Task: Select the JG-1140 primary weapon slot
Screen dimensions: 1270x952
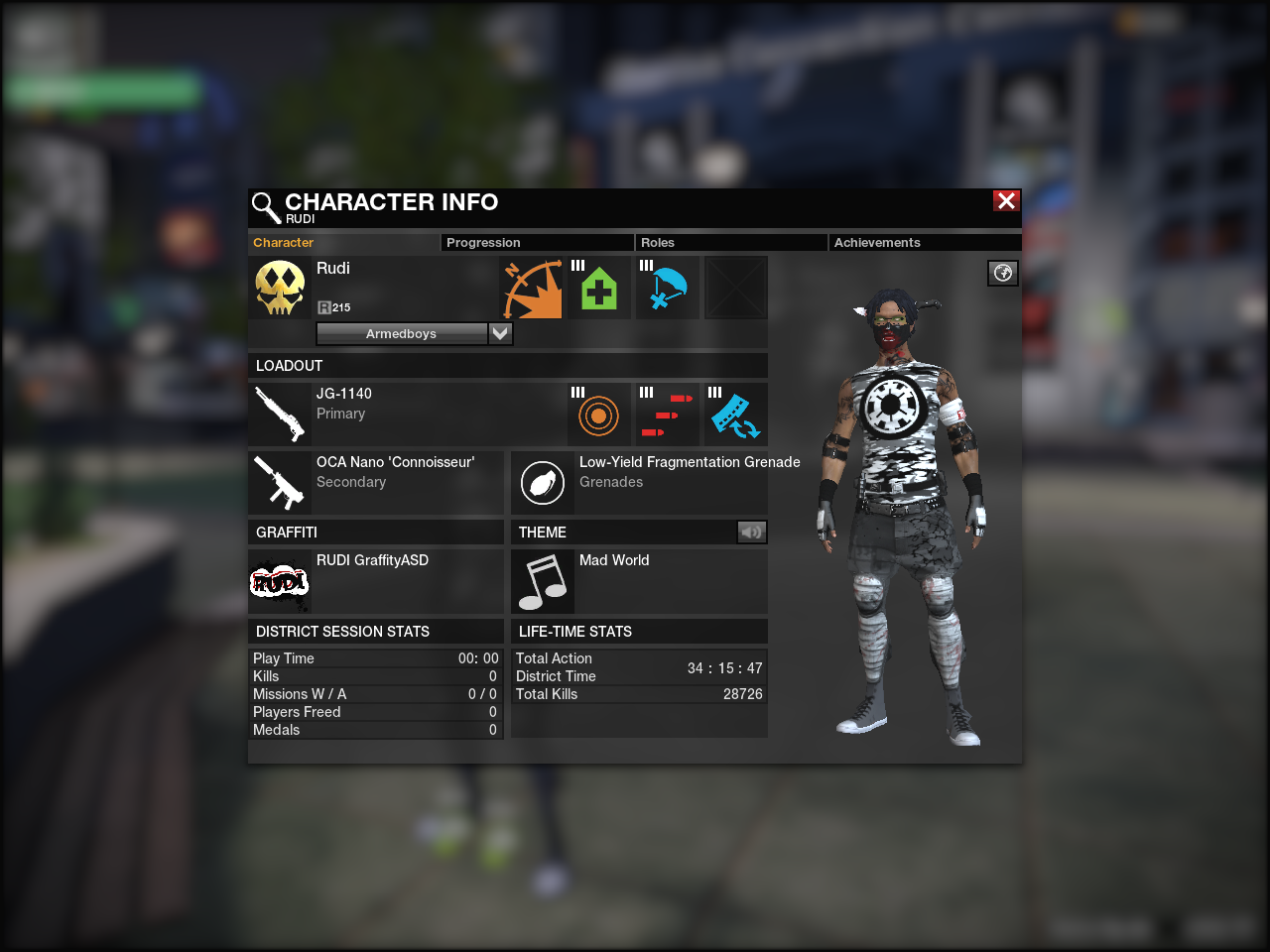Action: (280, 415)
